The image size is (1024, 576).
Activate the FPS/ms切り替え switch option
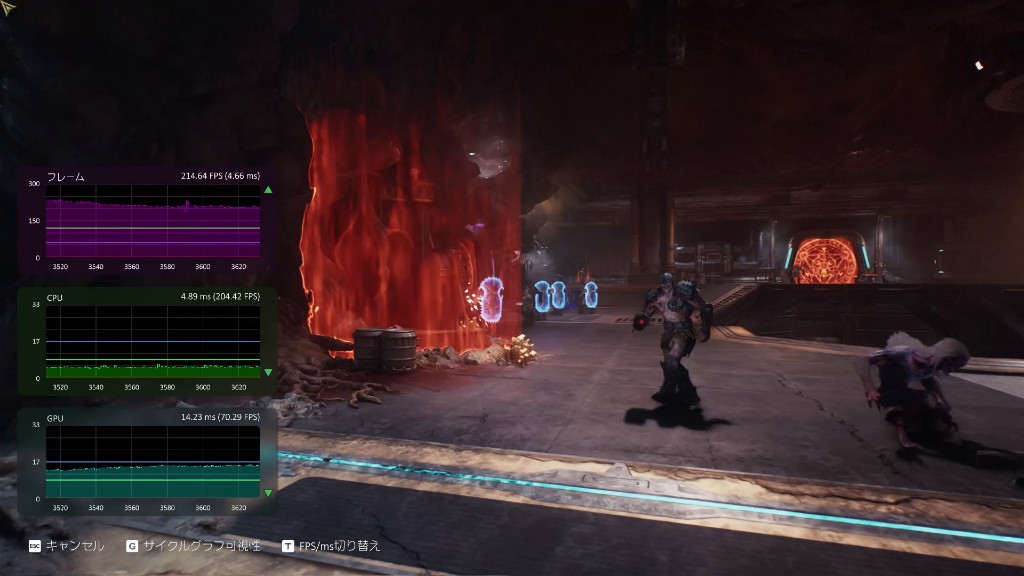(x=331, y=546)
